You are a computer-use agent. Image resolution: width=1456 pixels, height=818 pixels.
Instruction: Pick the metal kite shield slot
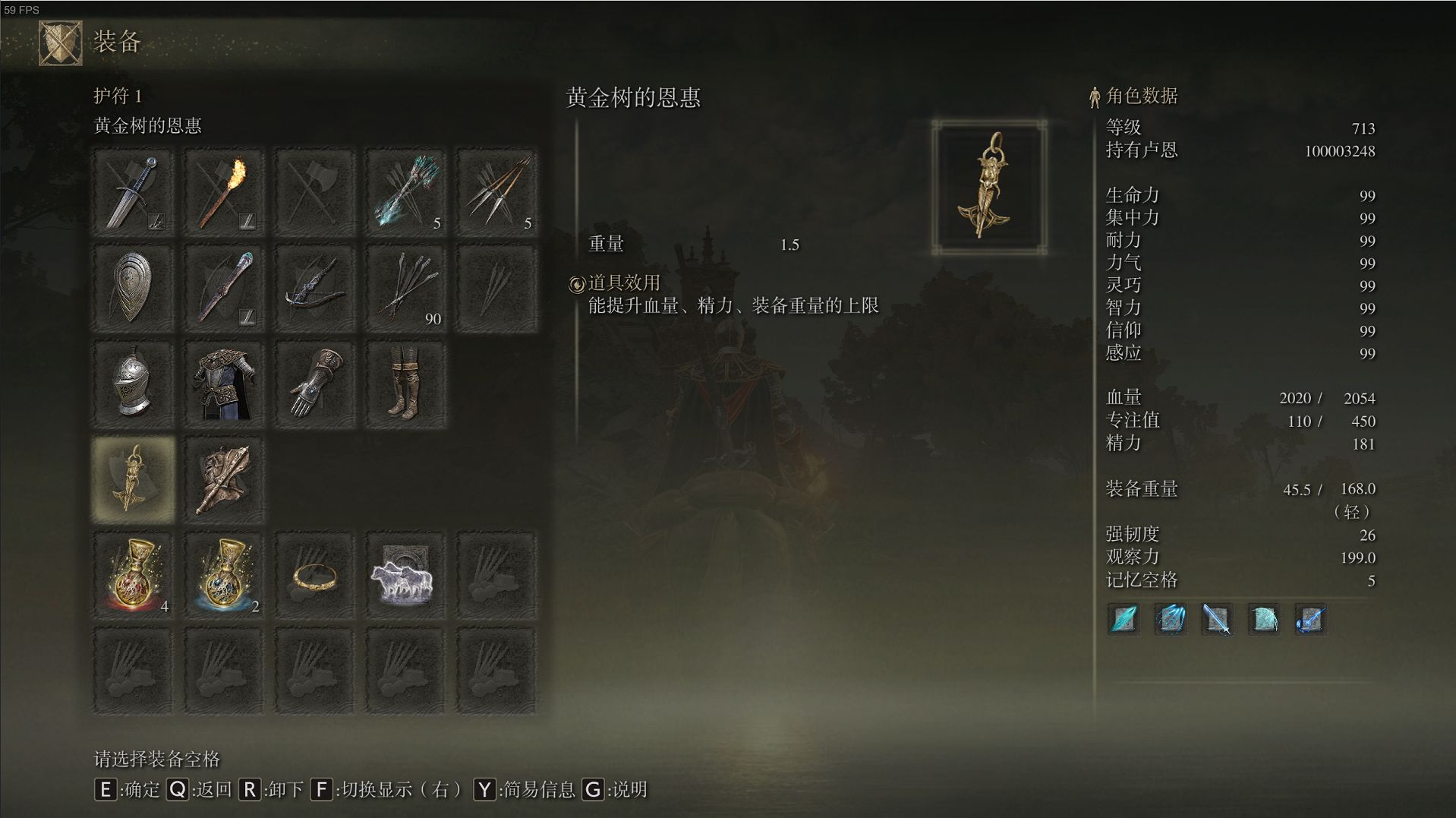coord(133,288)
